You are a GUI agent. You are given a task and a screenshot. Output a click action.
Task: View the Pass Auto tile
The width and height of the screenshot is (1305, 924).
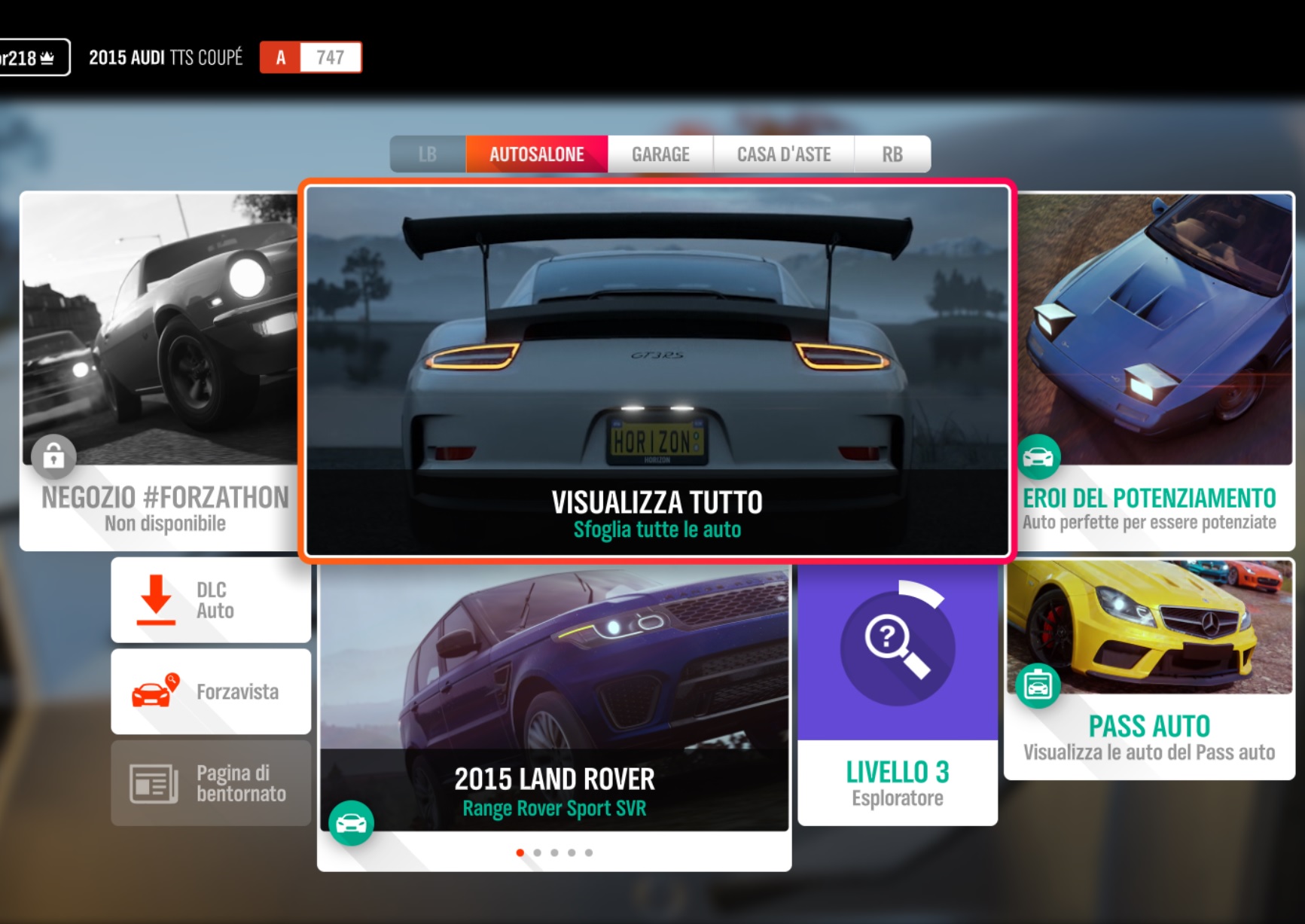(1148, 669)
